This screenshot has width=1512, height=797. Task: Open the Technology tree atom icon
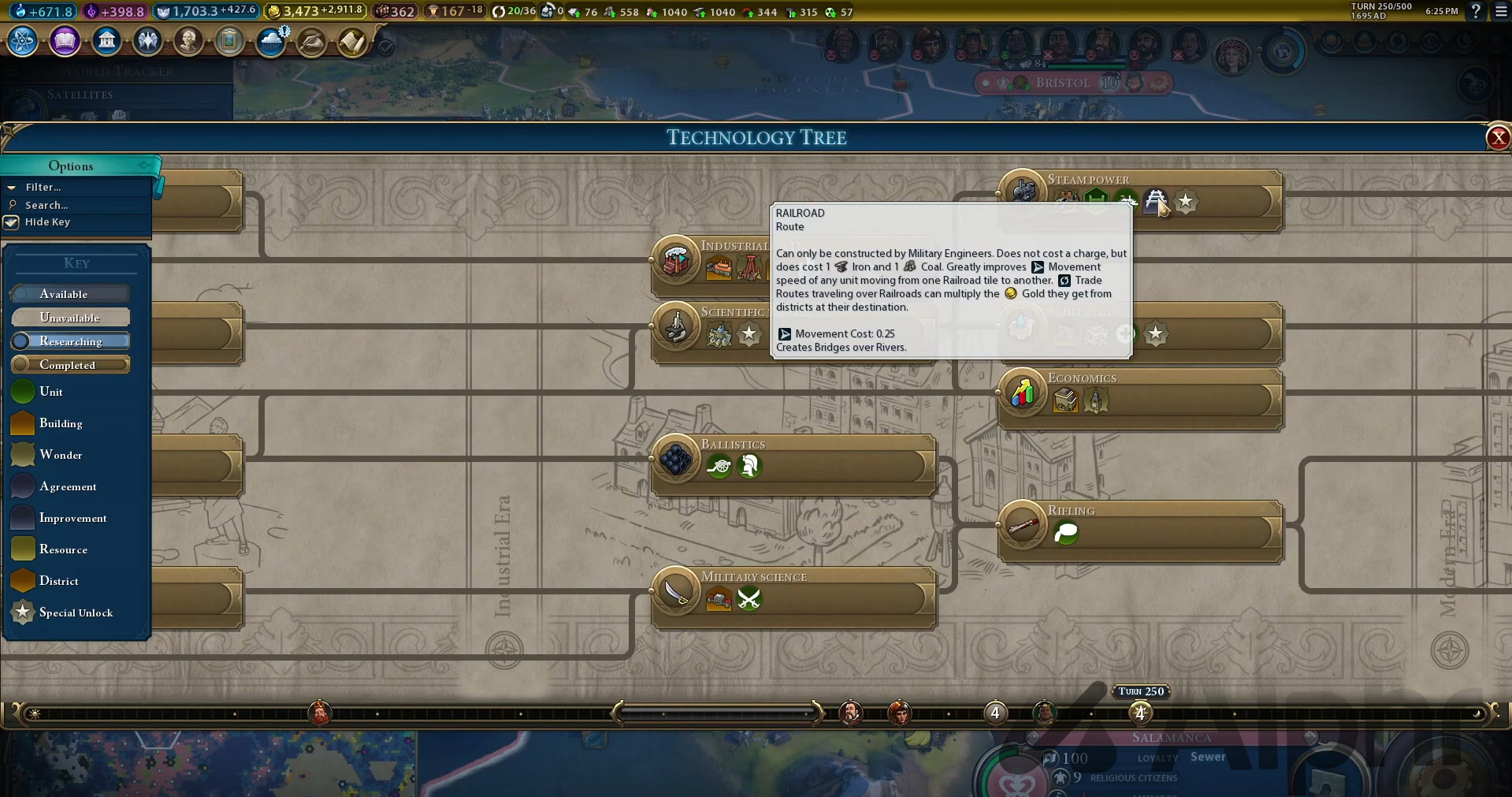pos(21,41)
